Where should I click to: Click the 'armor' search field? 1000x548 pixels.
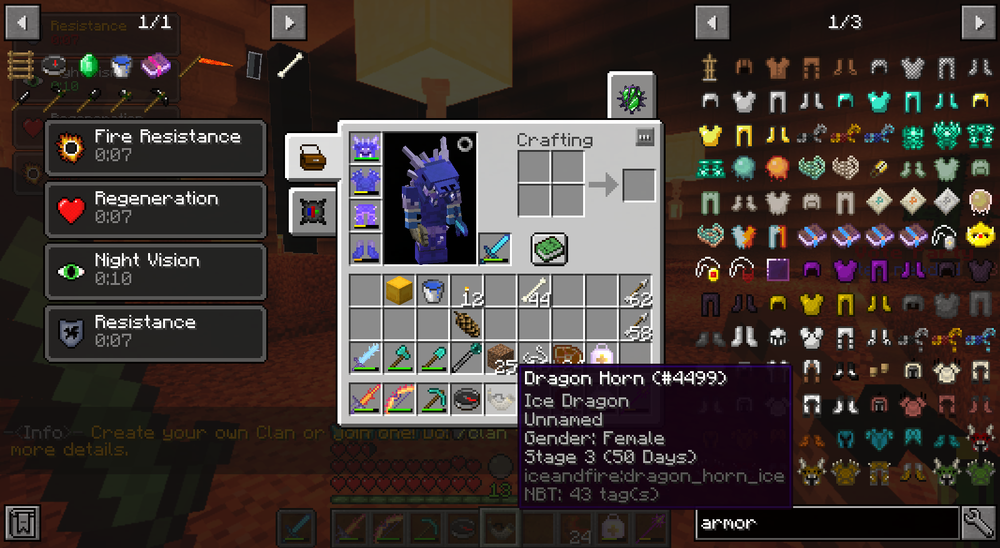[x=827, y=523]
